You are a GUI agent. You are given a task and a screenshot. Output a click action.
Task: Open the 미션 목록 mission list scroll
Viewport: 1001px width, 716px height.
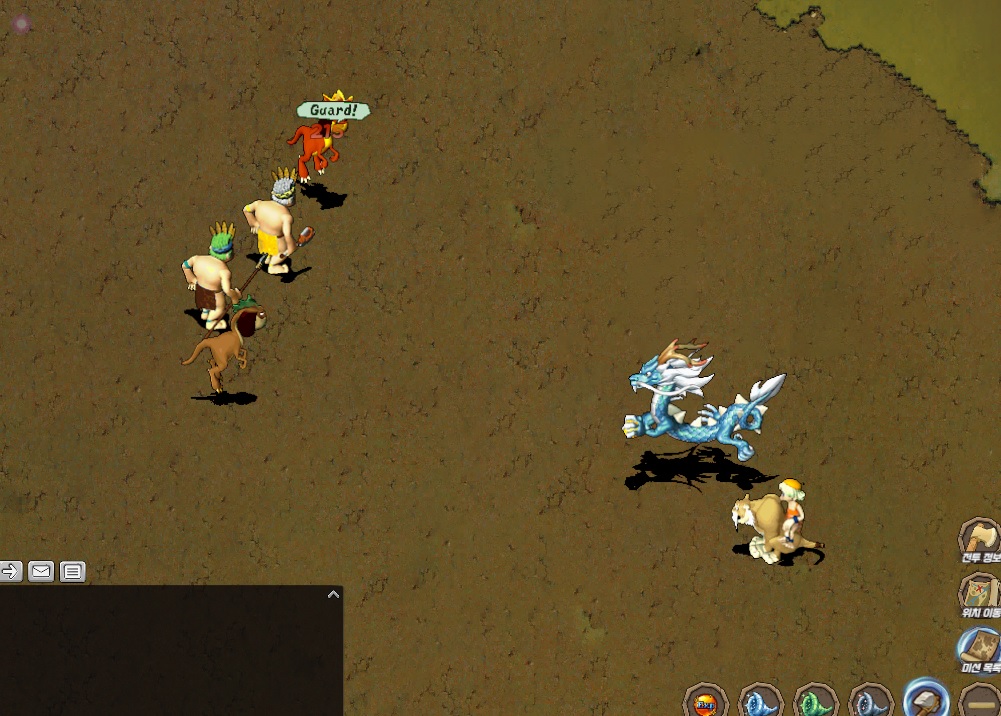979,648
